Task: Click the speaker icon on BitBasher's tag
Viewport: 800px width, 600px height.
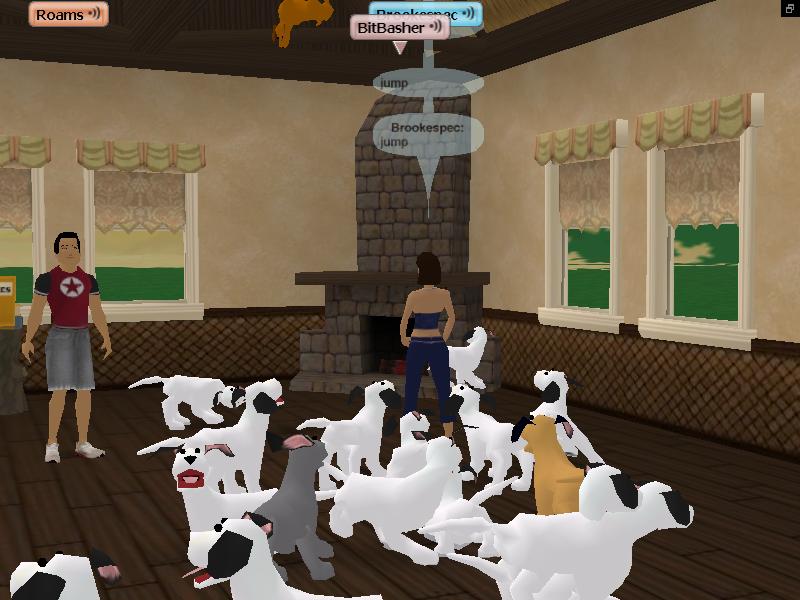Action: coord(437,28)
